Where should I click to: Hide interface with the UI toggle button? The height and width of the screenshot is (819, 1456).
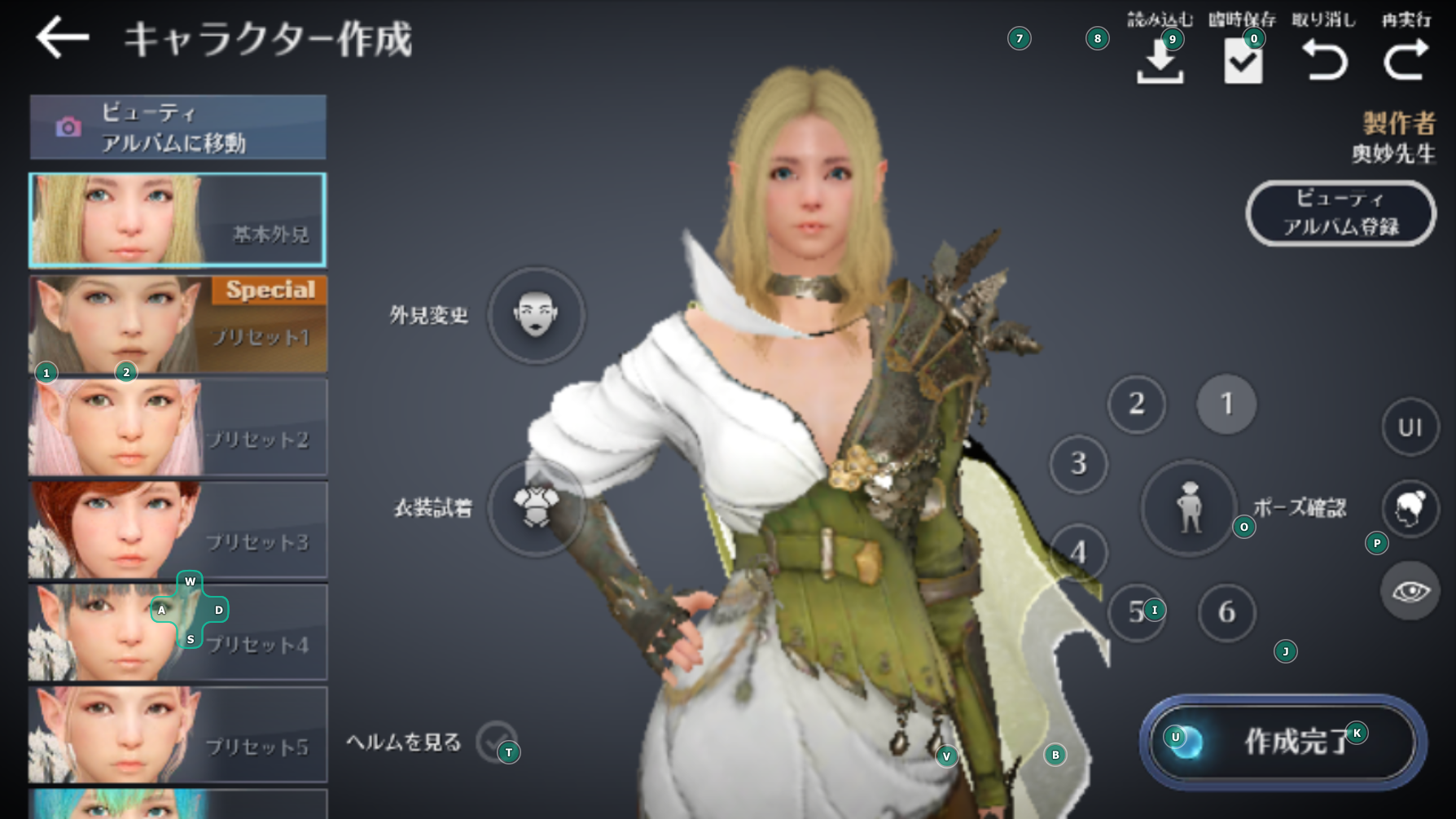coord(1410,427)
